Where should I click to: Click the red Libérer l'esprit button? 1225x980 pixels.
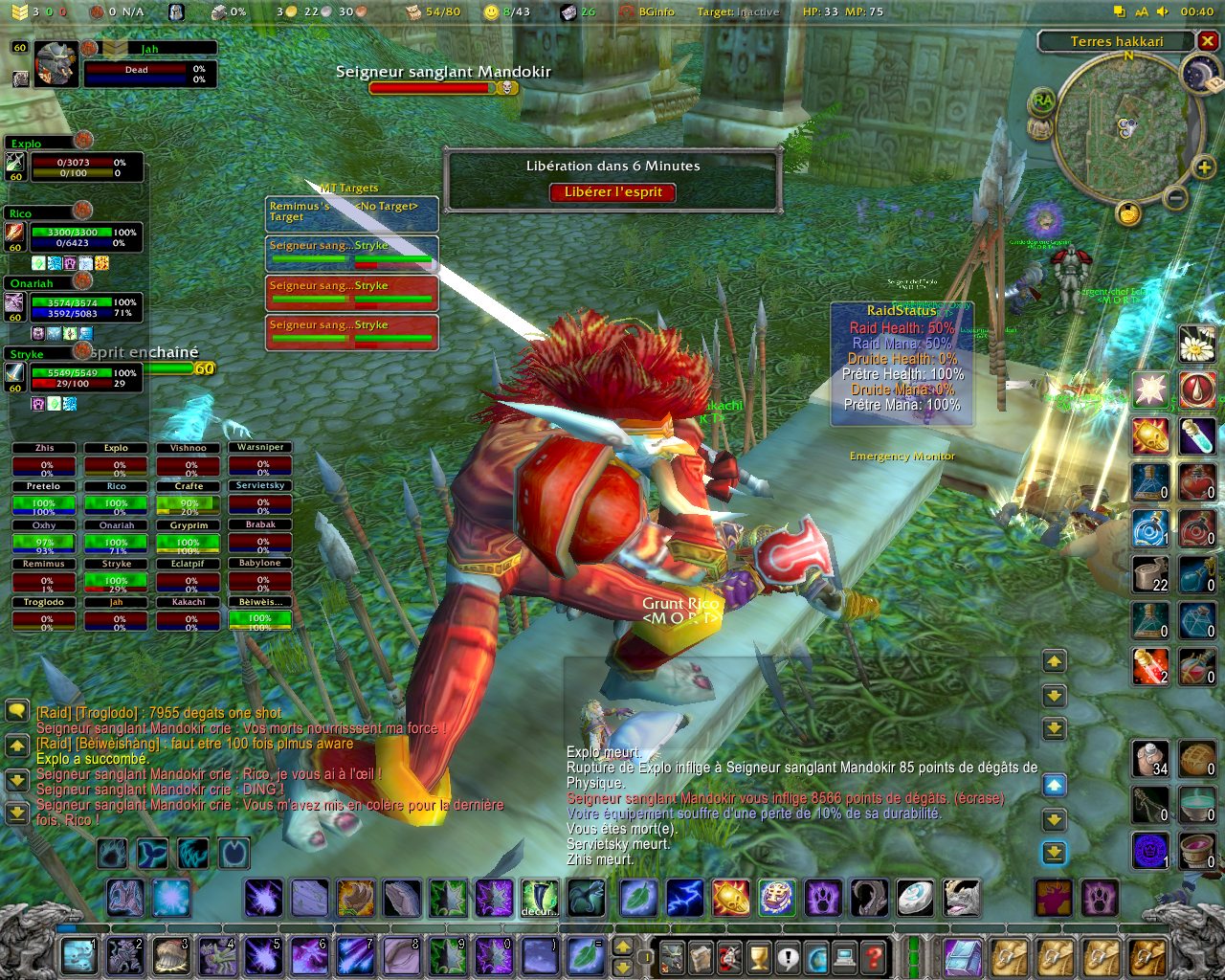point(612,192)
